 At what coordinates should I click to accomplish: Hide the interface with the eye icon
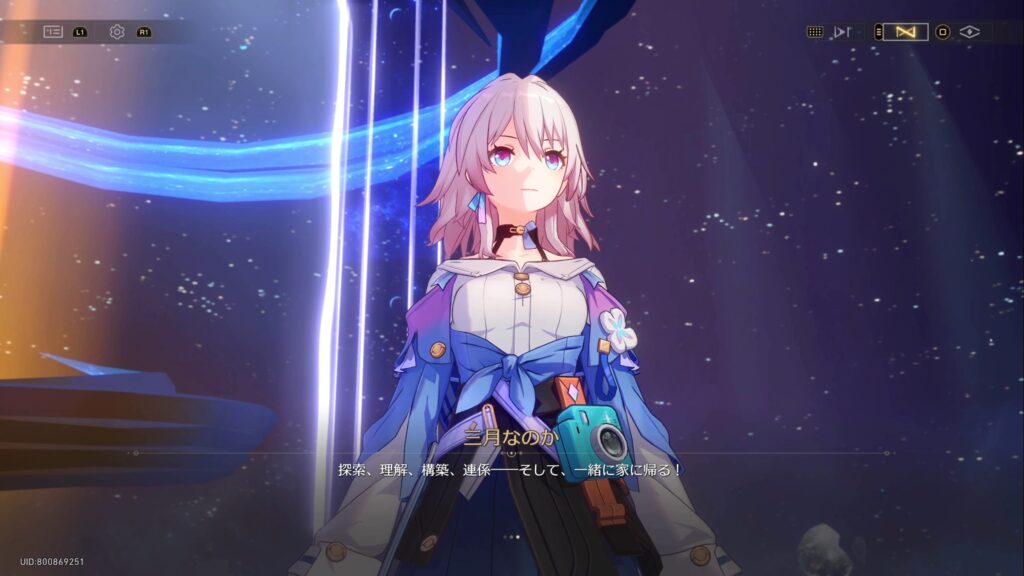tap(968, 32)
